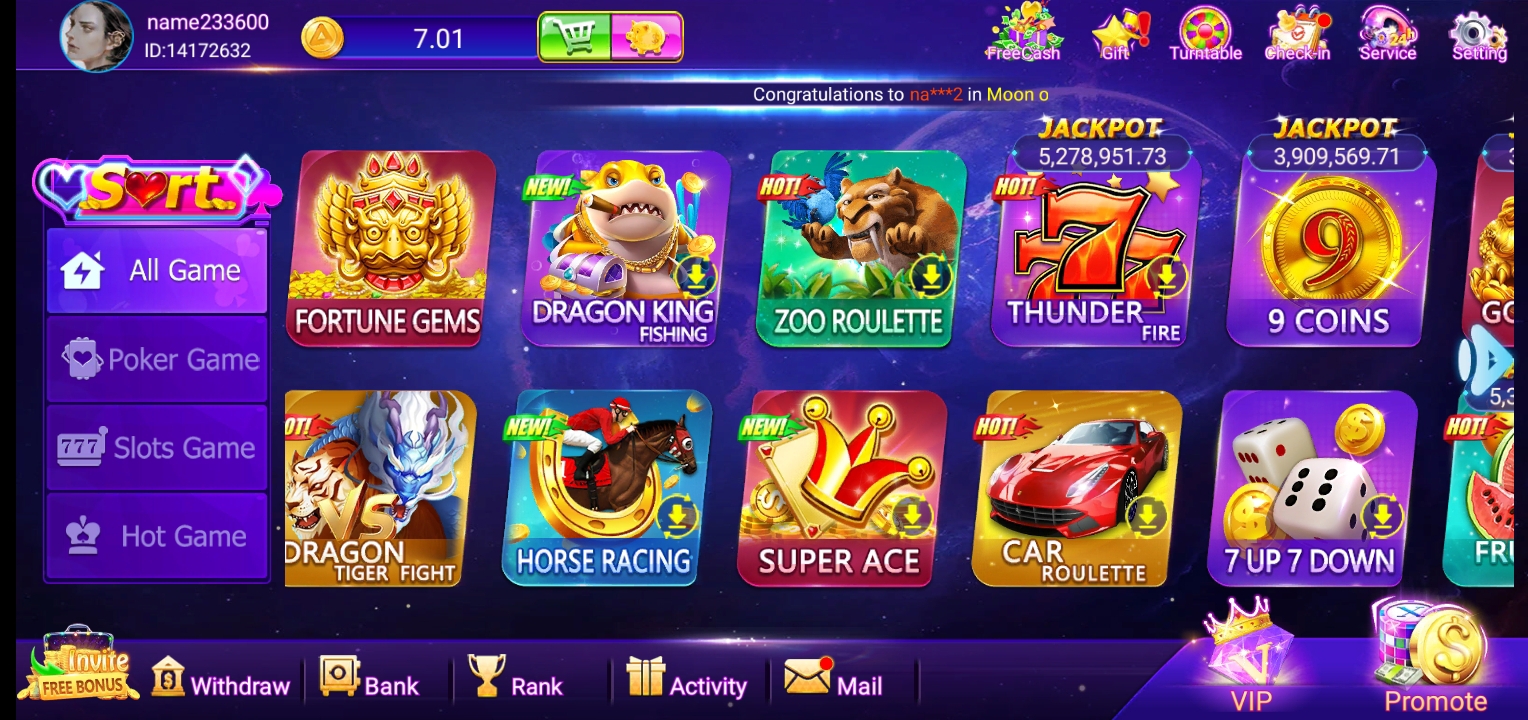Launch Dragon King Fishing
1528x720 pixels.
click(624, 248)
